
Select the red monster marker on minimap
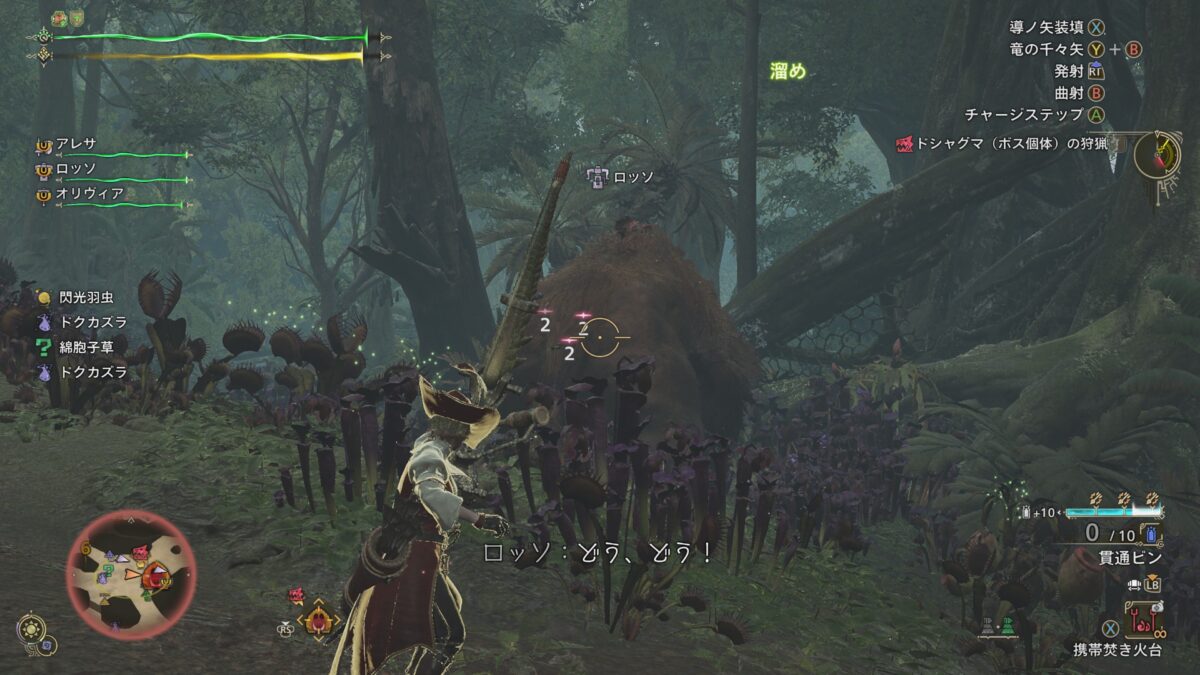click(x=155, y=575)
